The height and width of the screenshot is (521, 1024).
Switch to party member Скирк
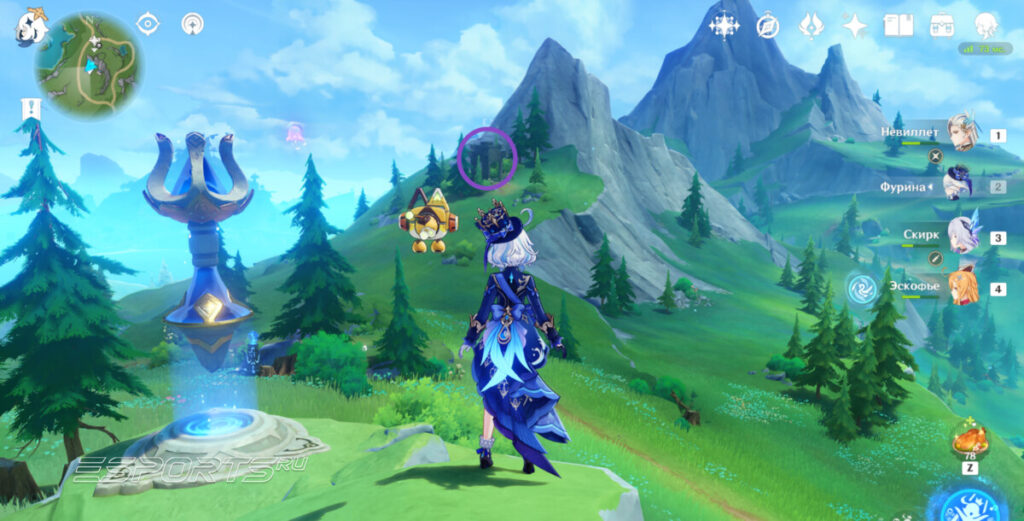(x=962, y=237)
